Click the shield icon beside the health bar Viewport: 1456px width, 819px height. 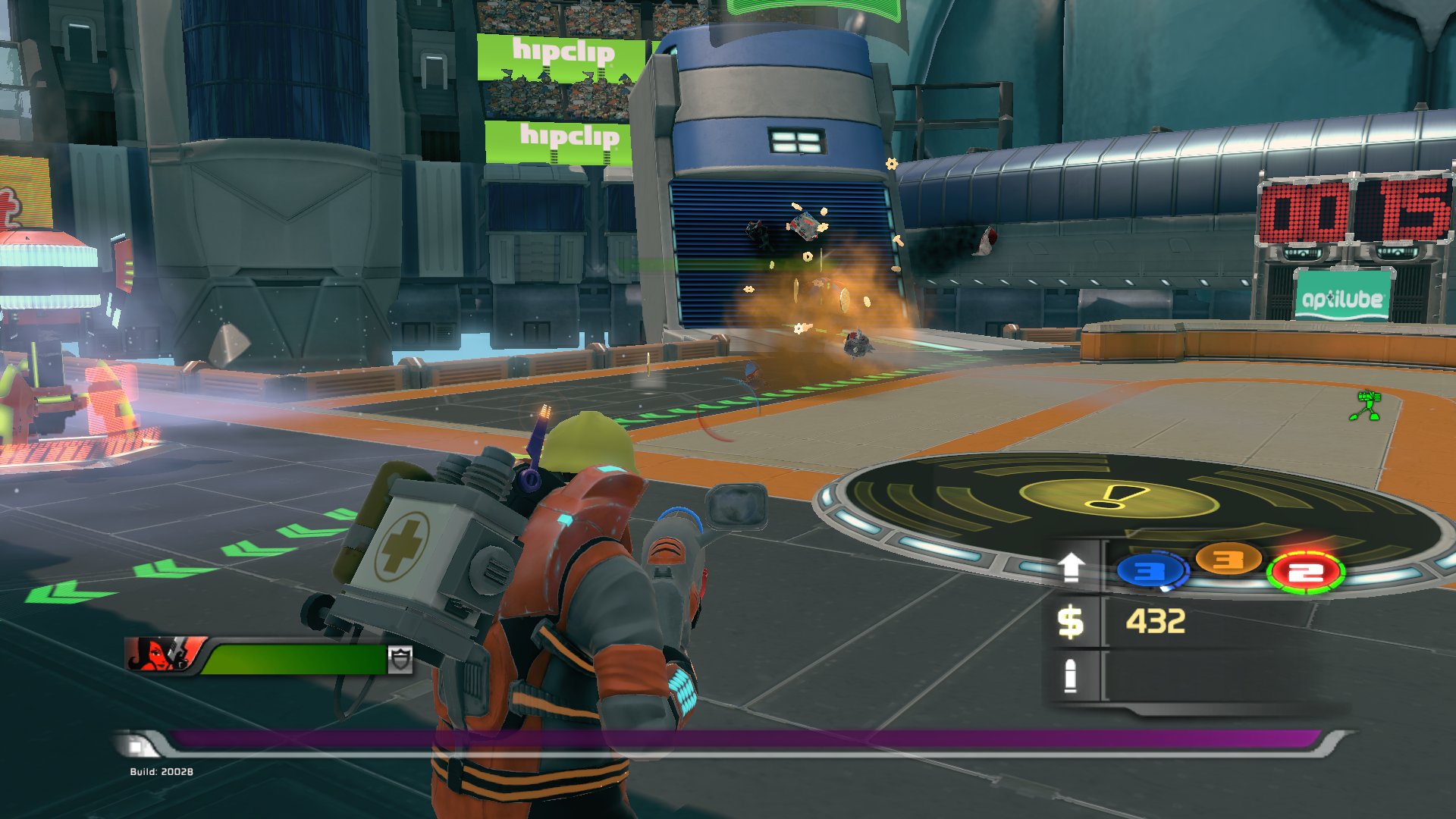click(400, 659)
